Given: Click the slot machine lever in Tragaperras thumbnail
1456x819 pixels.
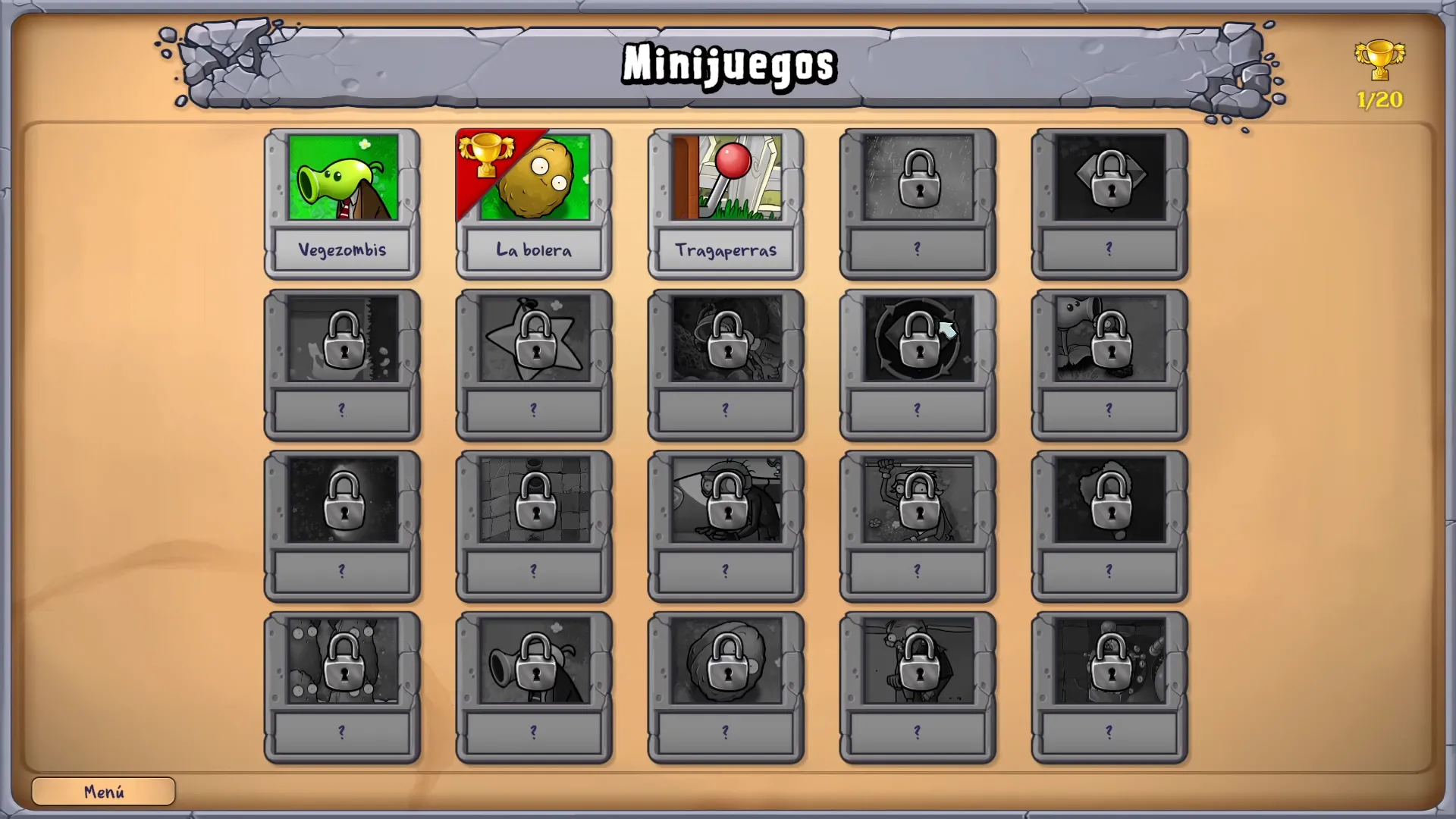Looking at the screenshot, I should point(732,161).
